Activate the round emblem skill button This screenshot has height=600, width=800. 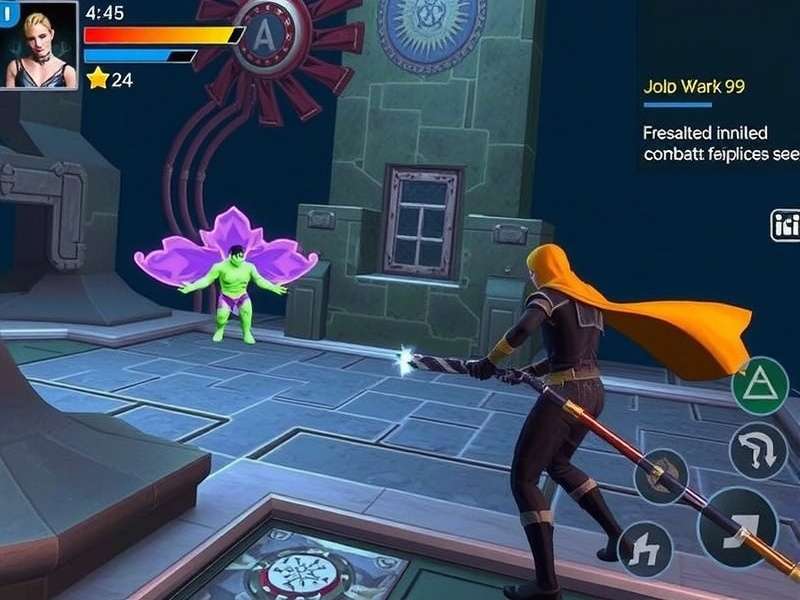pos(661,476)
